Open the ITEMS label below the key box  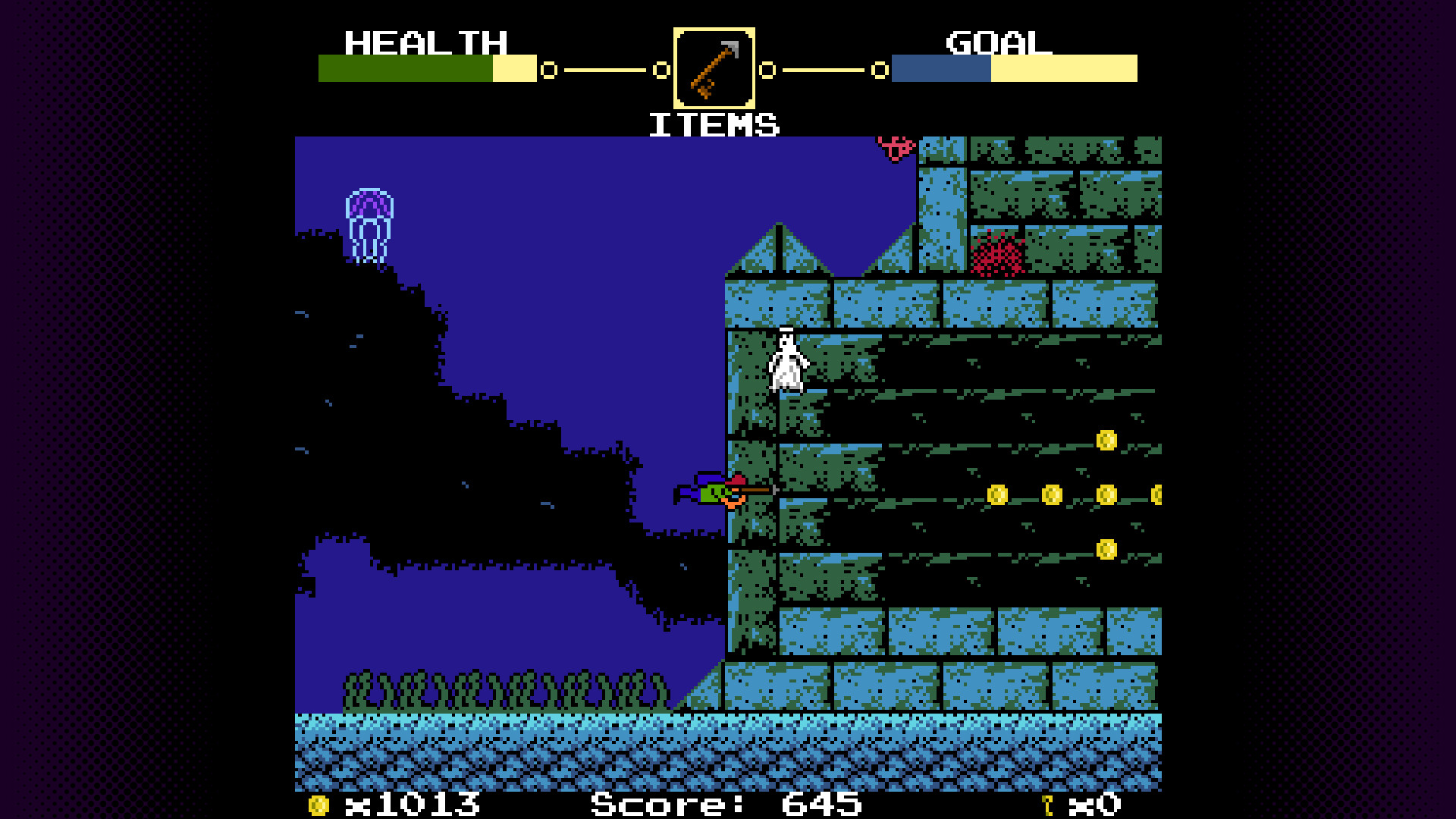(x=714, y=124)
